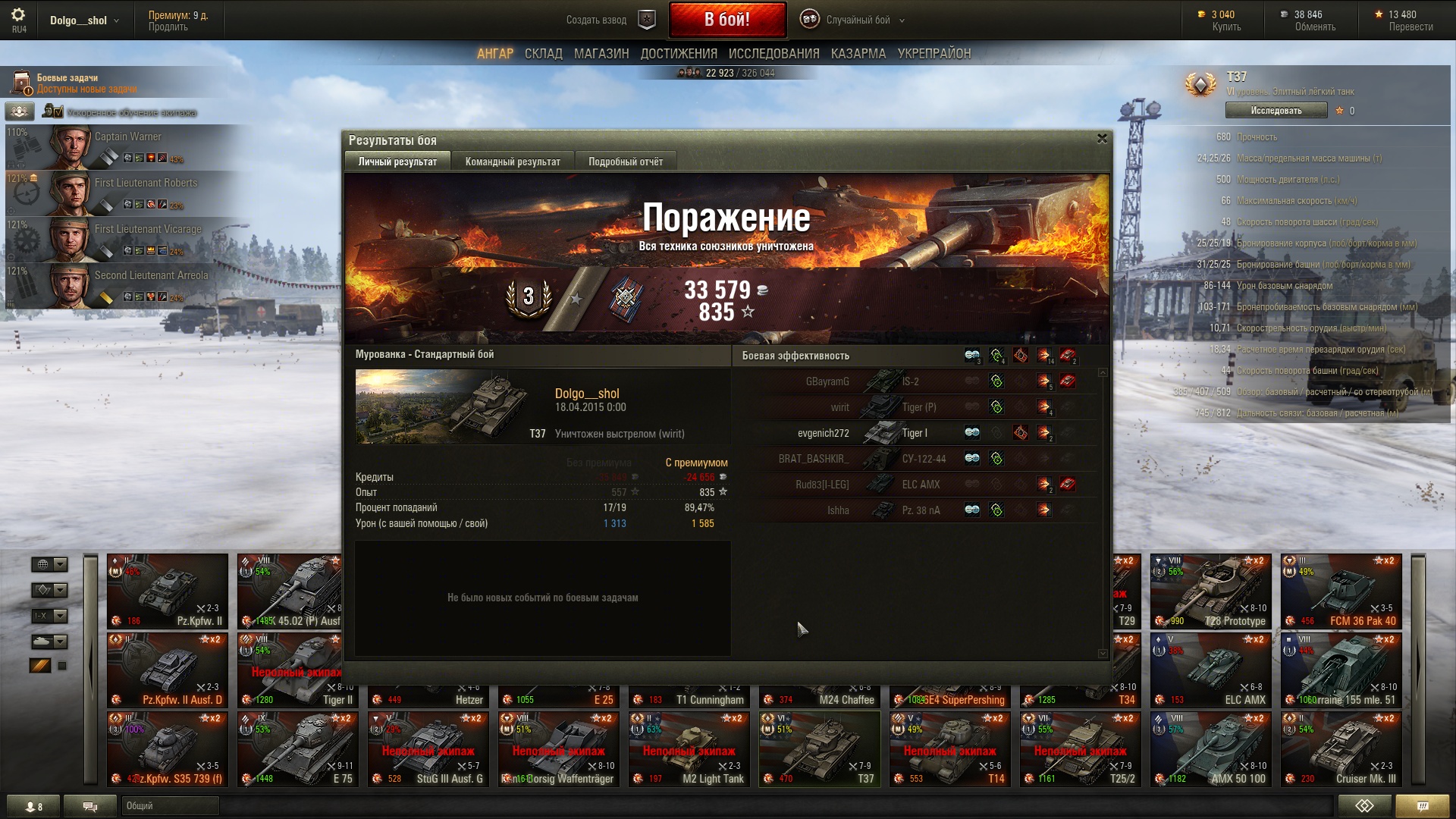Screen dimensions: 1456x819
Task: Go to Магазин section
Action: coord(601,54)
